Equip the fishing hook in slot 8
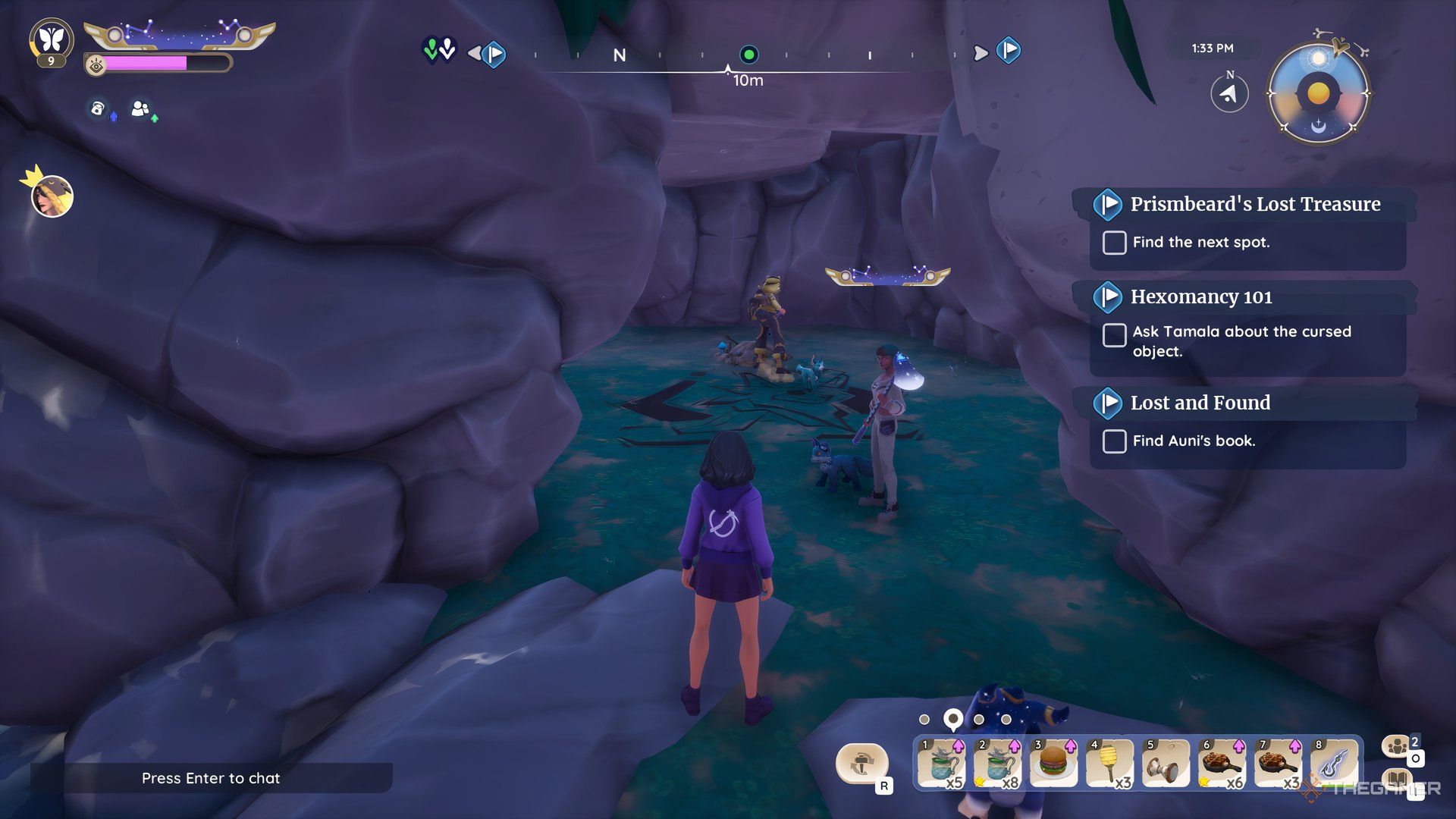This screenshot has height=819, width=1456. [x=1333, y=762]
